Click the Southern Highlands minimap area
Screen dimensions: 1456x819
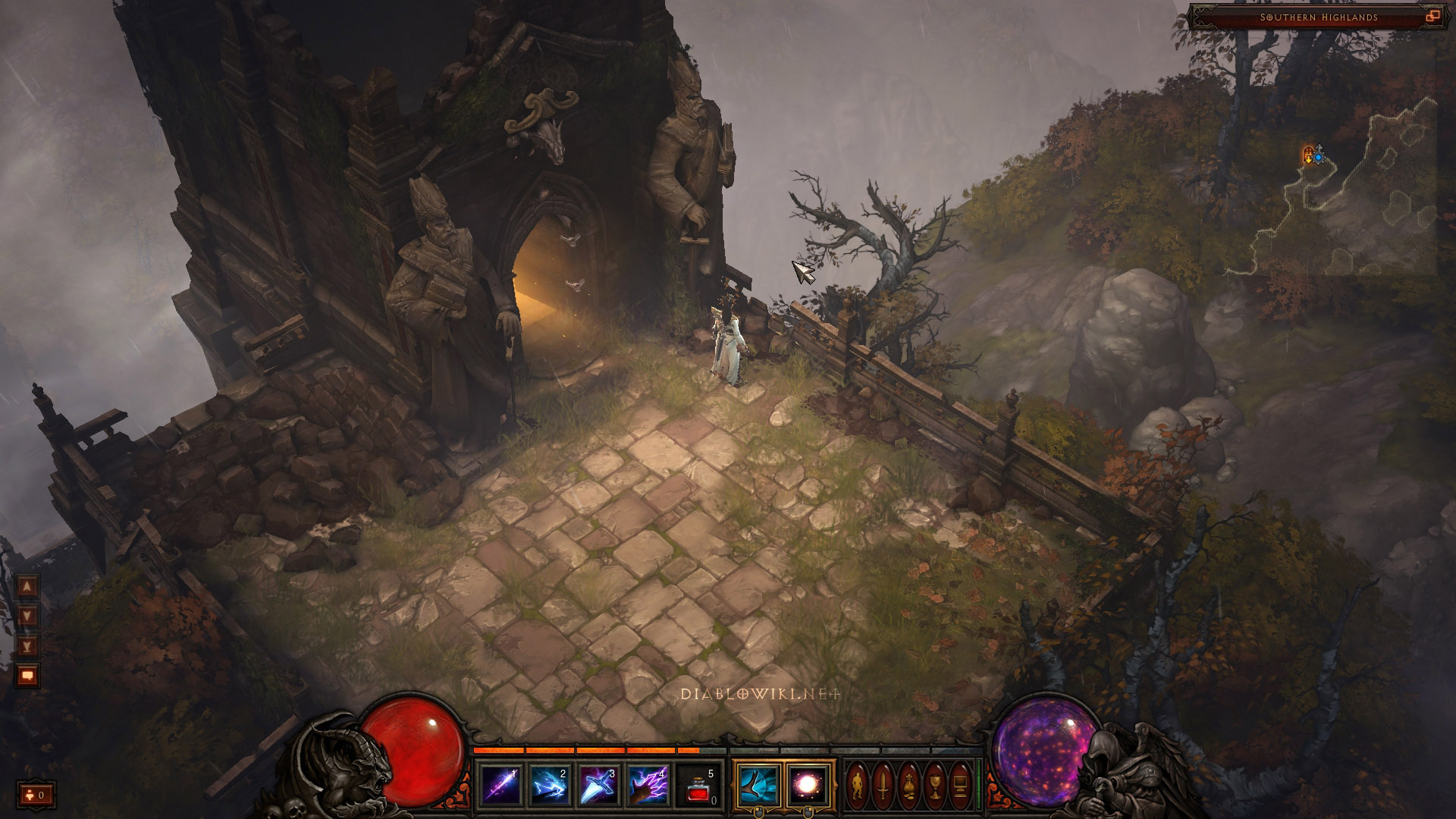point(1317,17)
